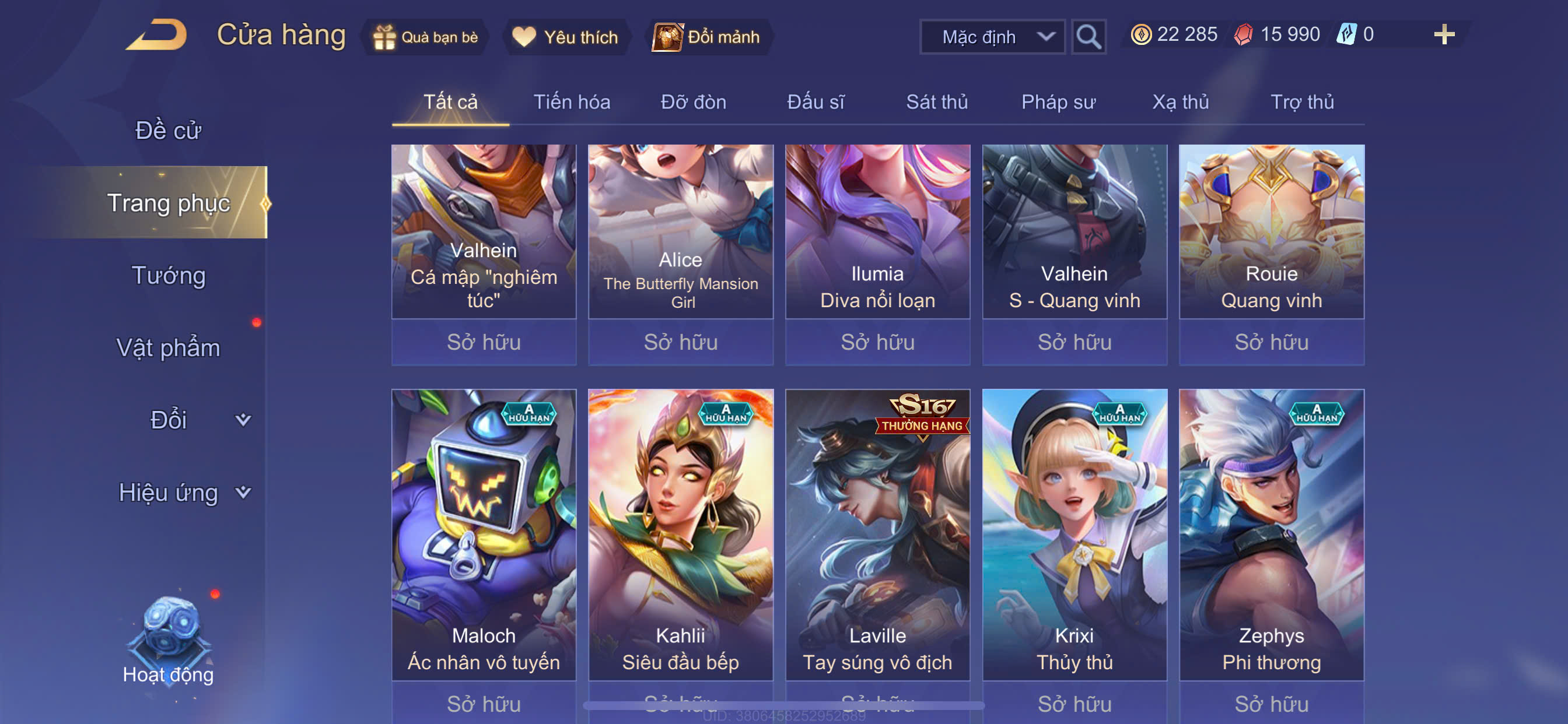Choose the Tướng shop section
Image resolution: width=1568 pixels, height=724 pixels.
pos(169,275)
